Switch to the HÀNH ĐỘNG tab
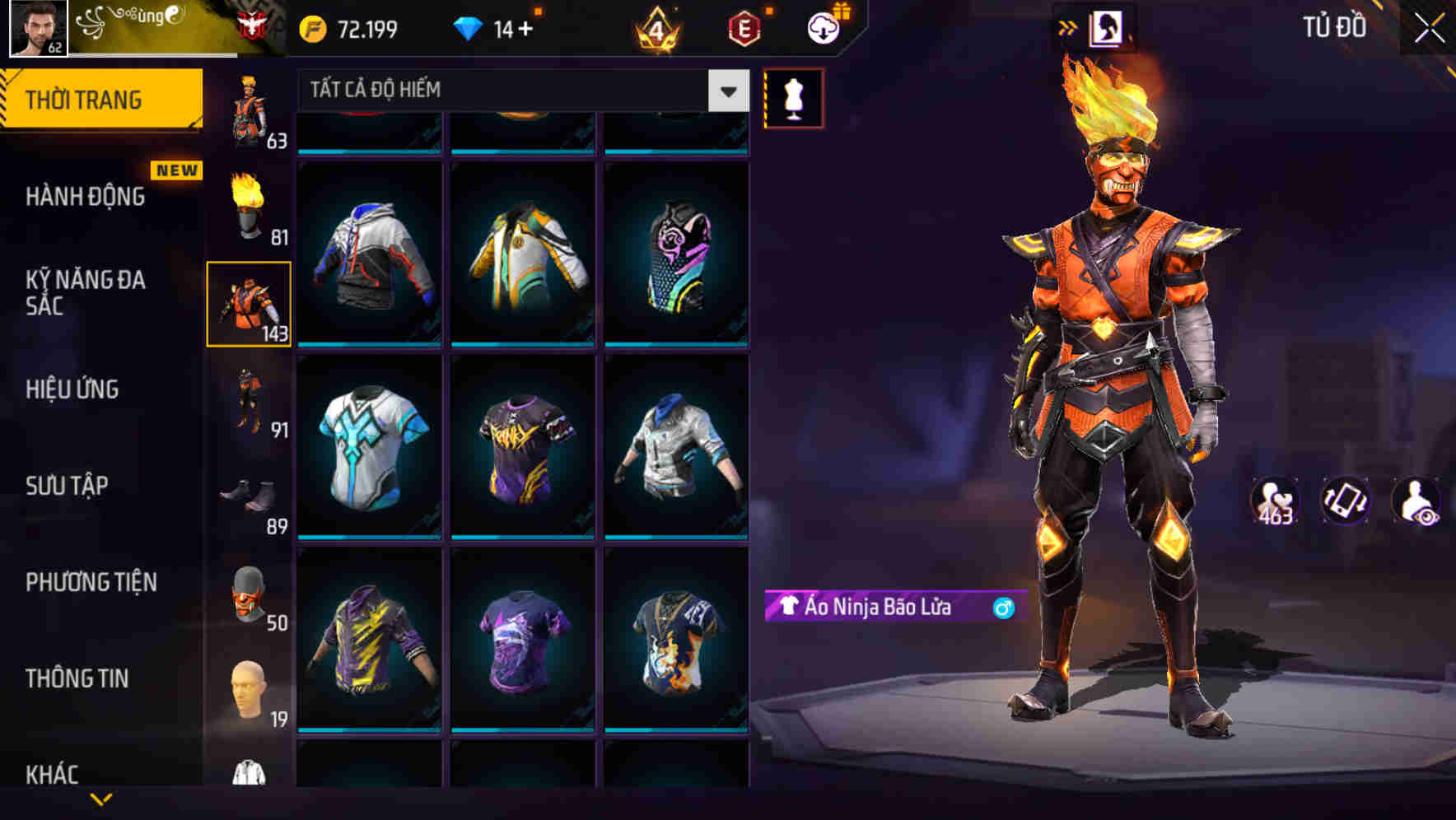Screen dimensions: 1456x820 coord(85,198)
